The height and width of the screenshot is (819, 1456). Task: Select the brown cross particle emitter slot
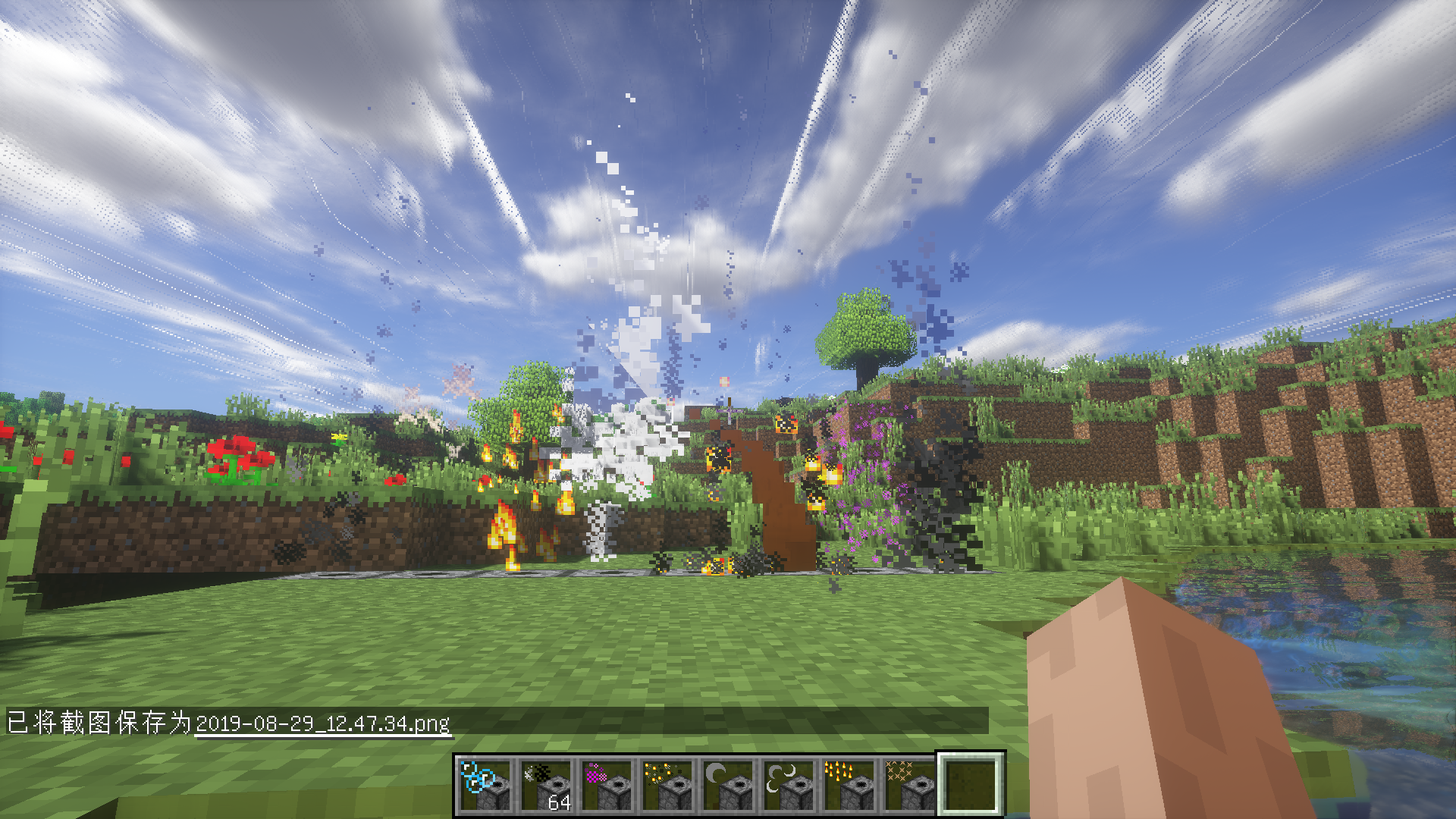pos(911,786)
